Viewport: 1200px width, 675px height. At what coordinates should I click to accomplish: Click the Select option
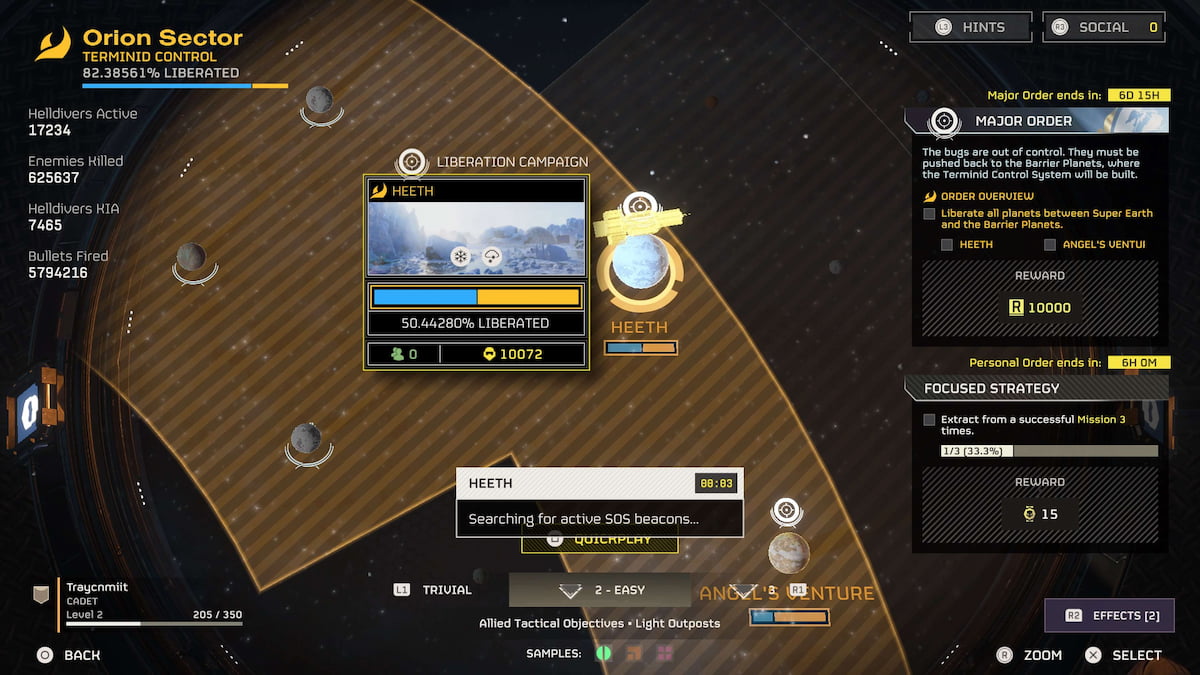pyautogui.click(x=1124, y=655)
